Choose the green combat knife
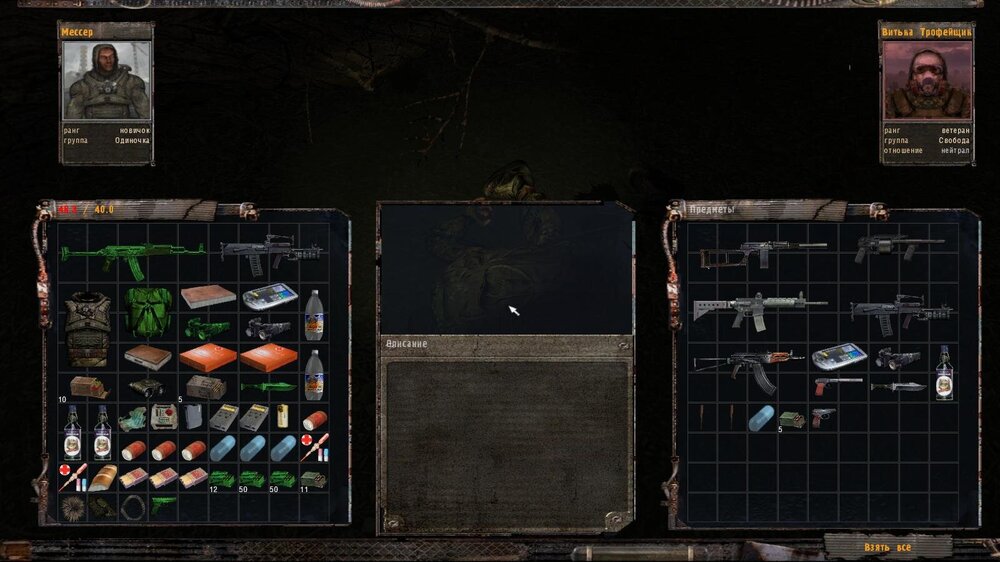This screenshot has height=562, width=1000. [x=268, y=386]
